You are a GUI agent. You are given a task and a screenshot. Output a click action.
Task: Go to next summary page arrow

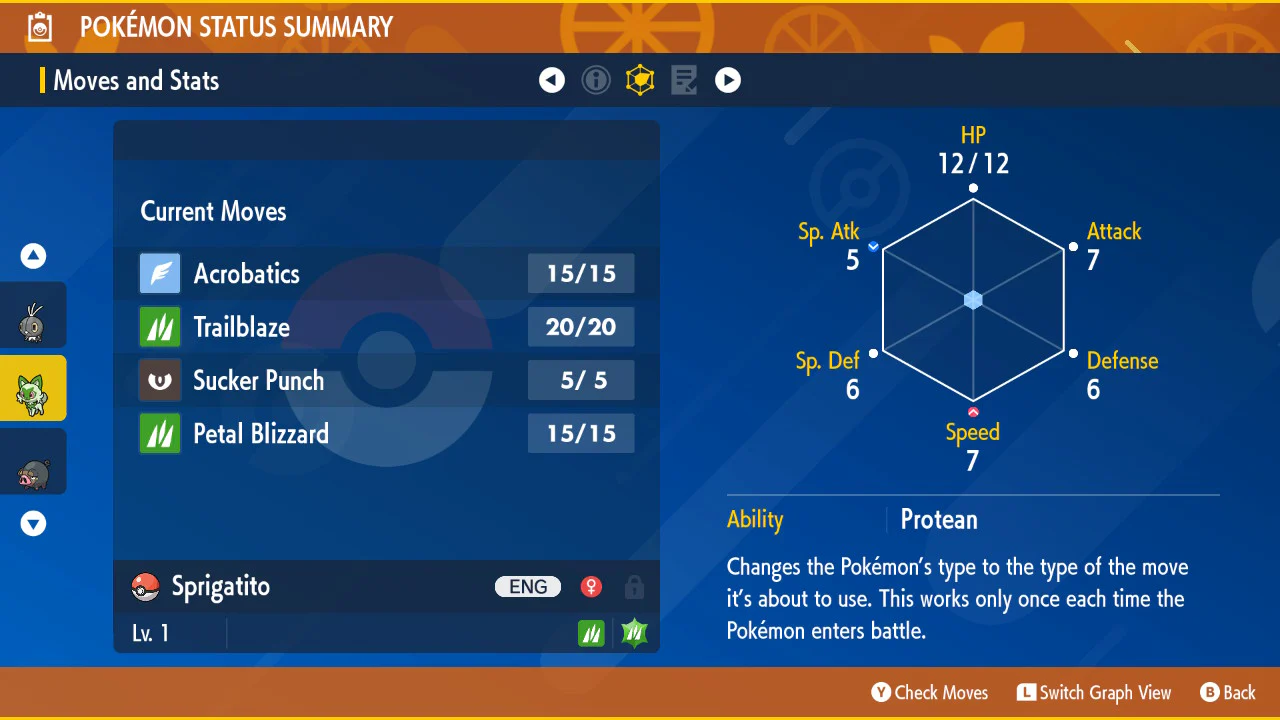click(x=728, y=80)
